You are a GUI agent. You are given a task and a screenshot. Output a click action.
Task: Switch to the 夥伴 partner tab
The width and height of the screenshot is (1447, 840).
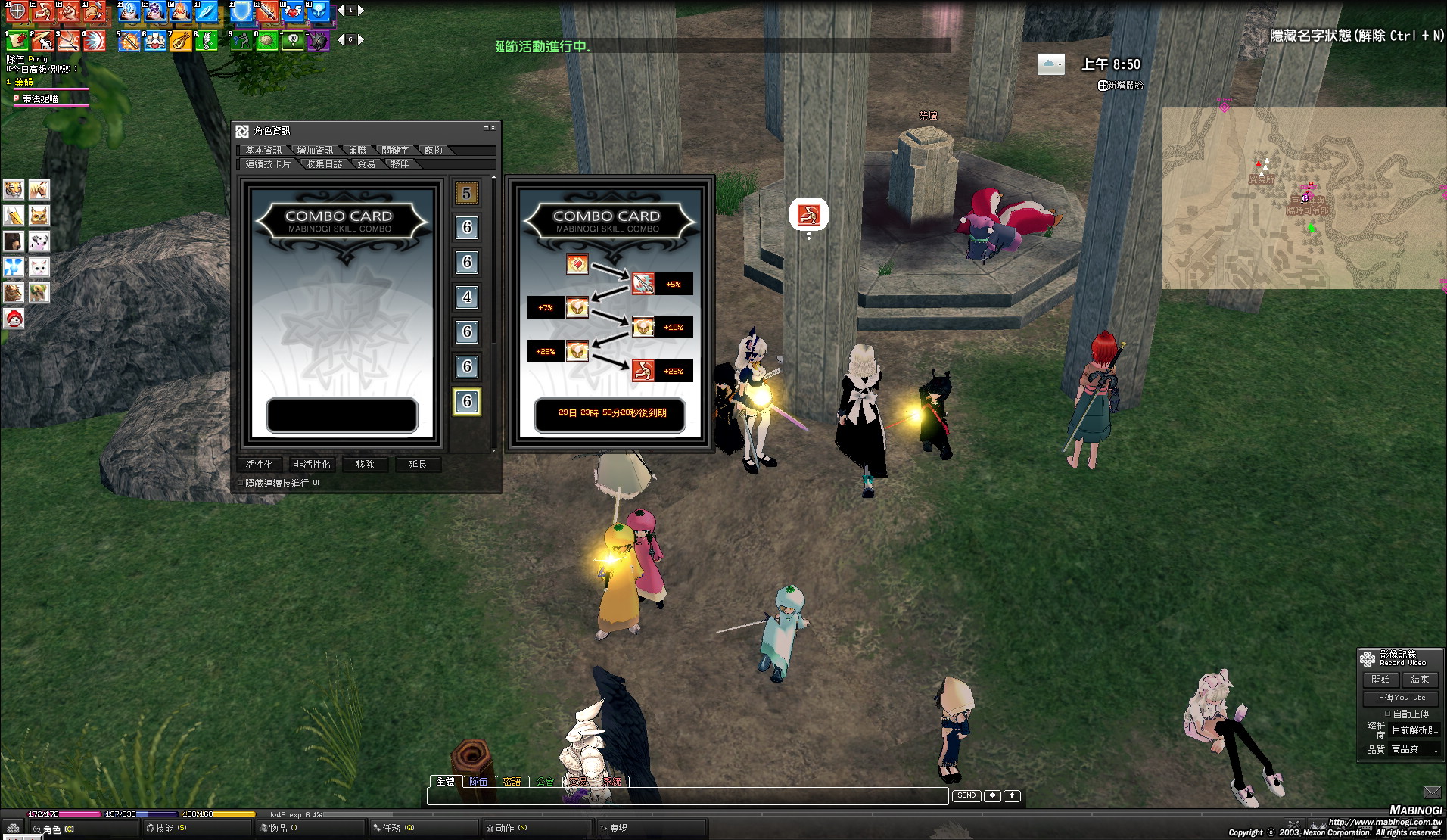(x=400, y=164)
